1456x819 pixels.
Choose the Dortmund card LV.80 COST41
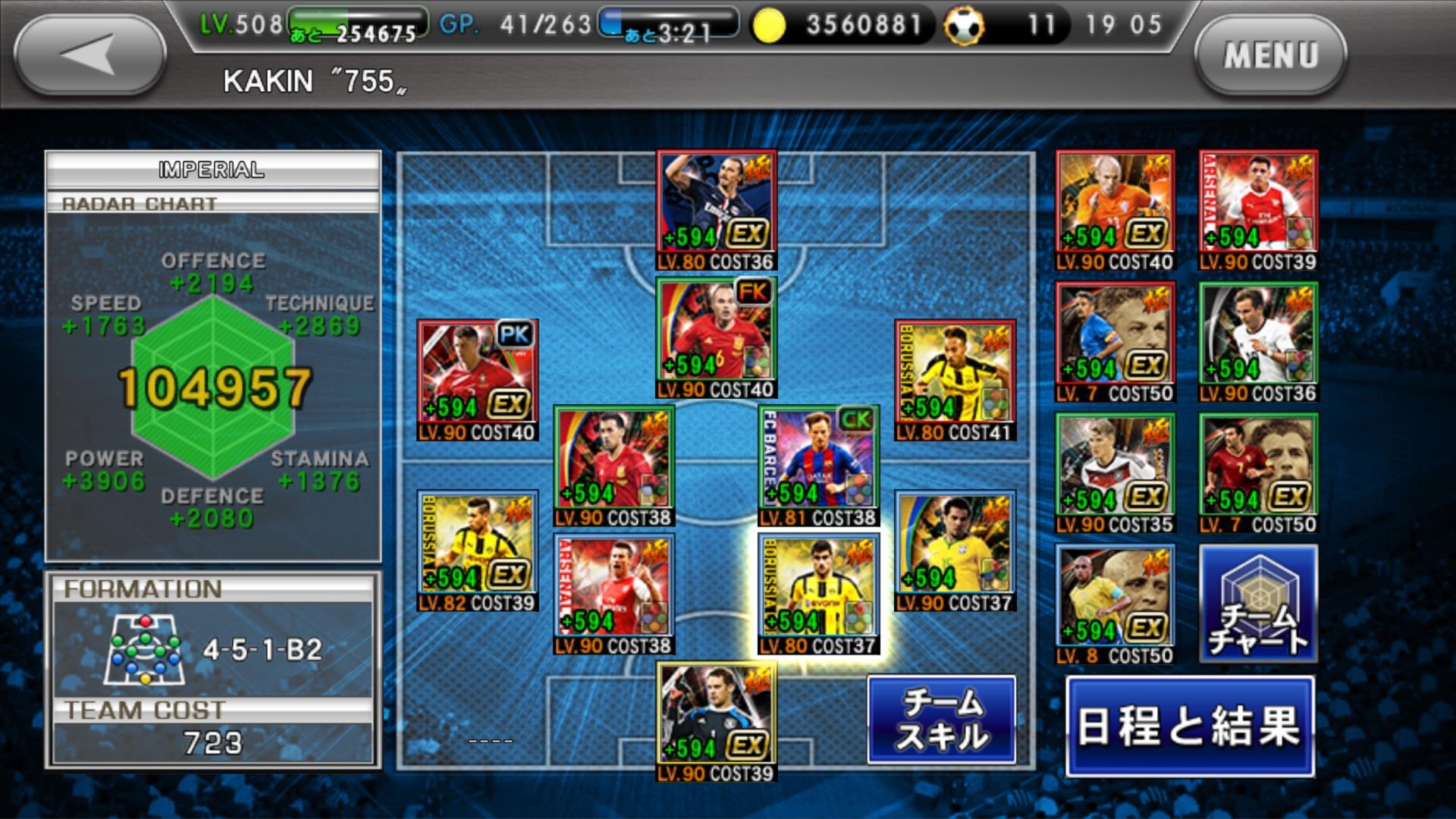(955, 379)
